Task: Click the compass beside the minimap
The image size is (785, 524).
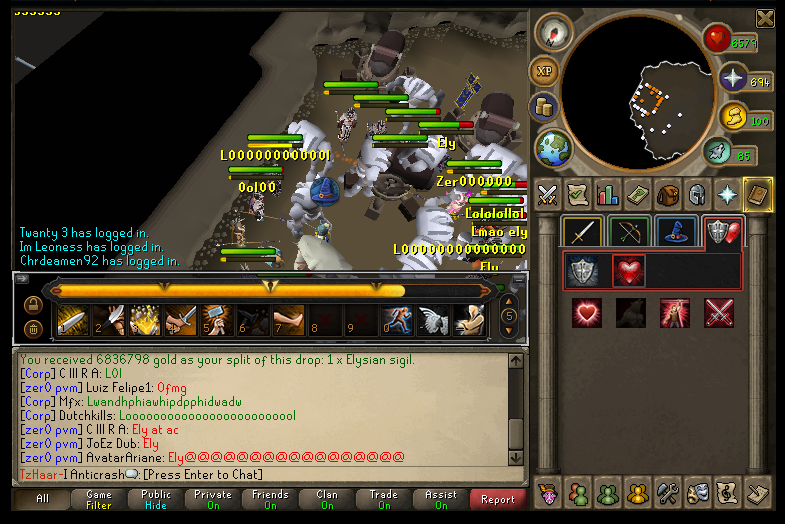Action: click(553, 32)
